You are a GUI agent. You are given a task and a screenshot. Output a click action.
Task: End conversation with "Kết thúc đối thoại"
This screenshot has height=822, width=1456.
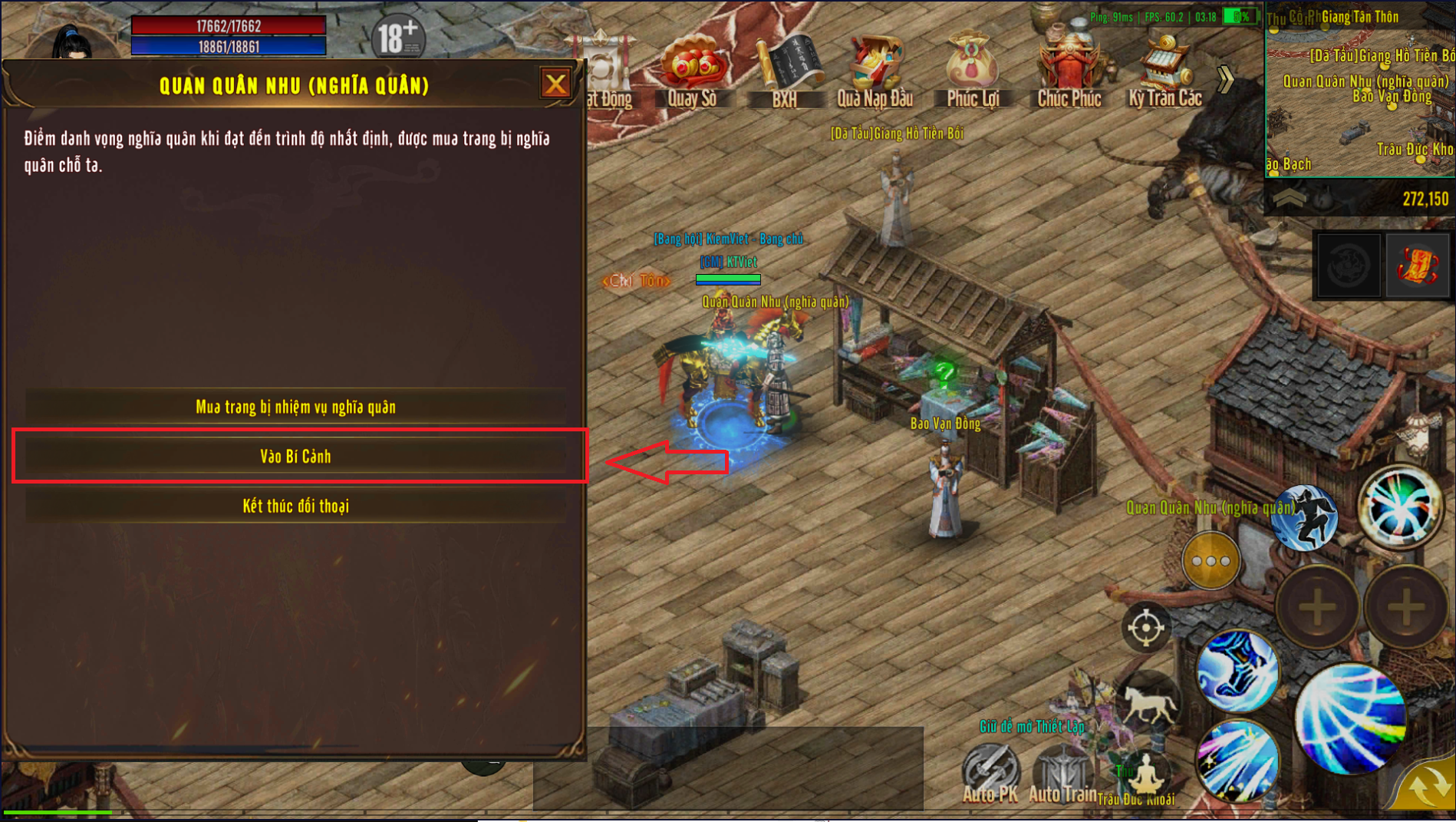[295, 507]
